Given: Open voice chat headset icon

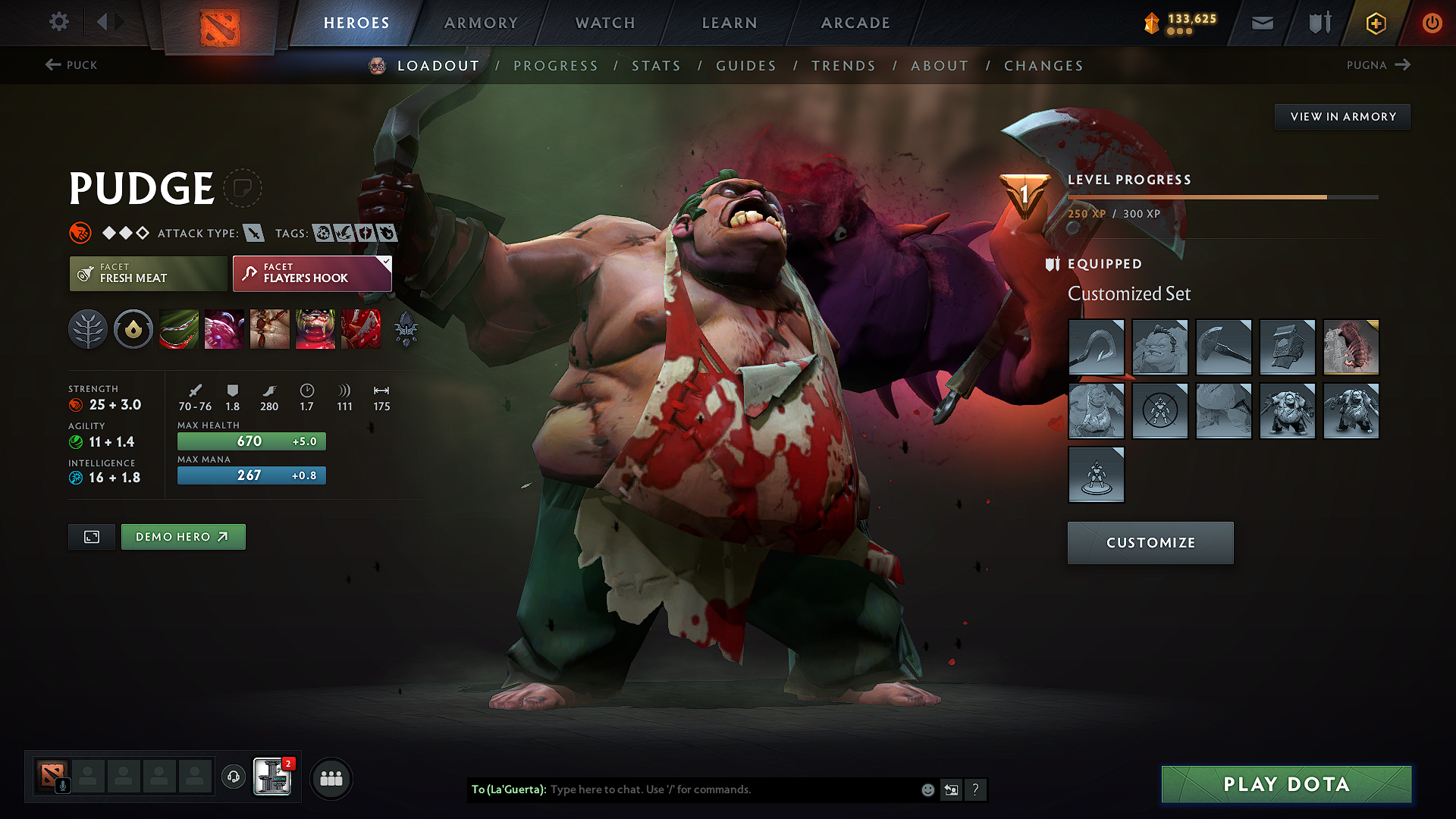Looking at the screenshot, I should pos(233,778).
